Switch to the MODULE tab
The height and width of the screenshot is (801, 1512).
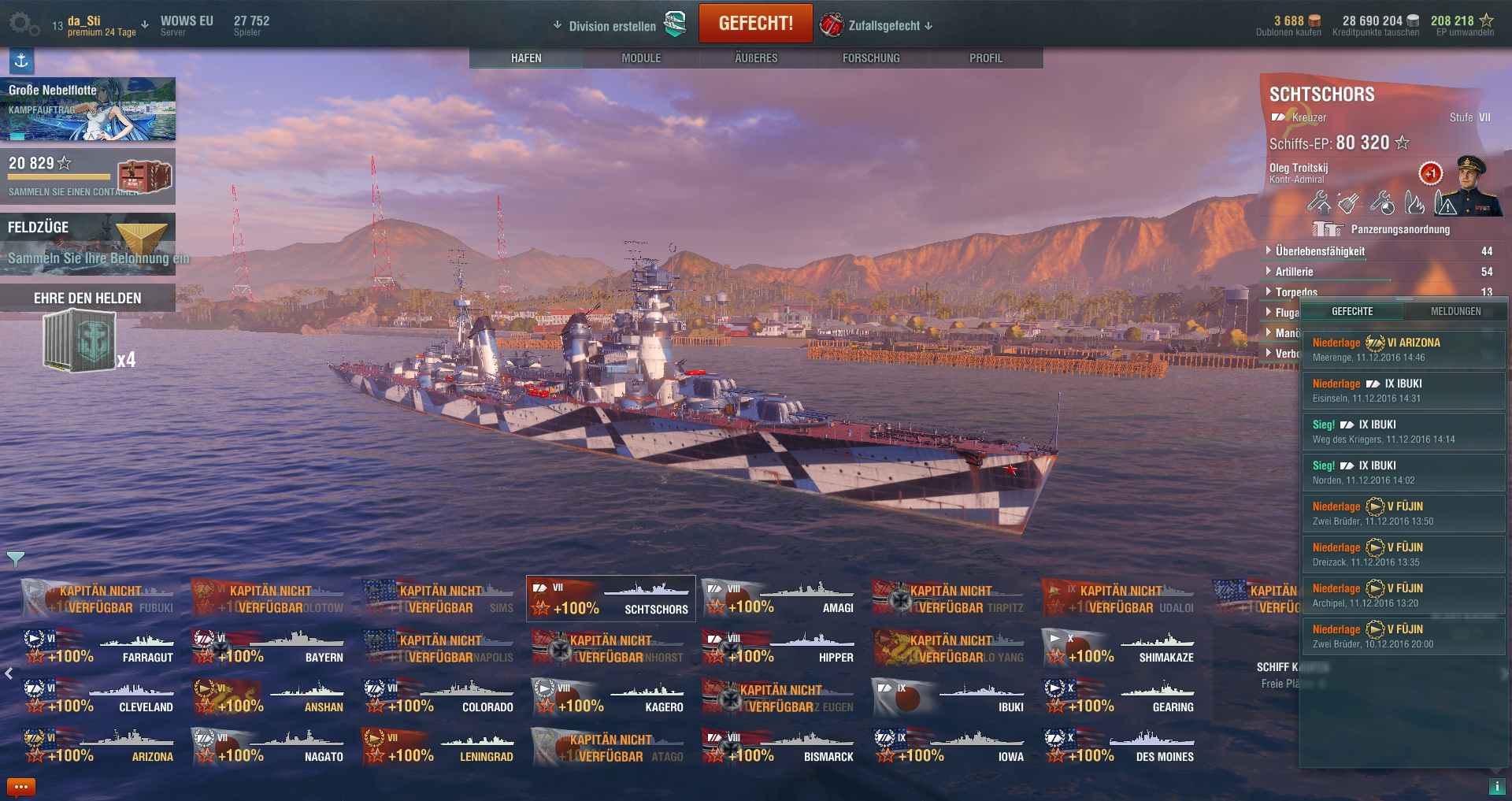click(x=641, y=58)
